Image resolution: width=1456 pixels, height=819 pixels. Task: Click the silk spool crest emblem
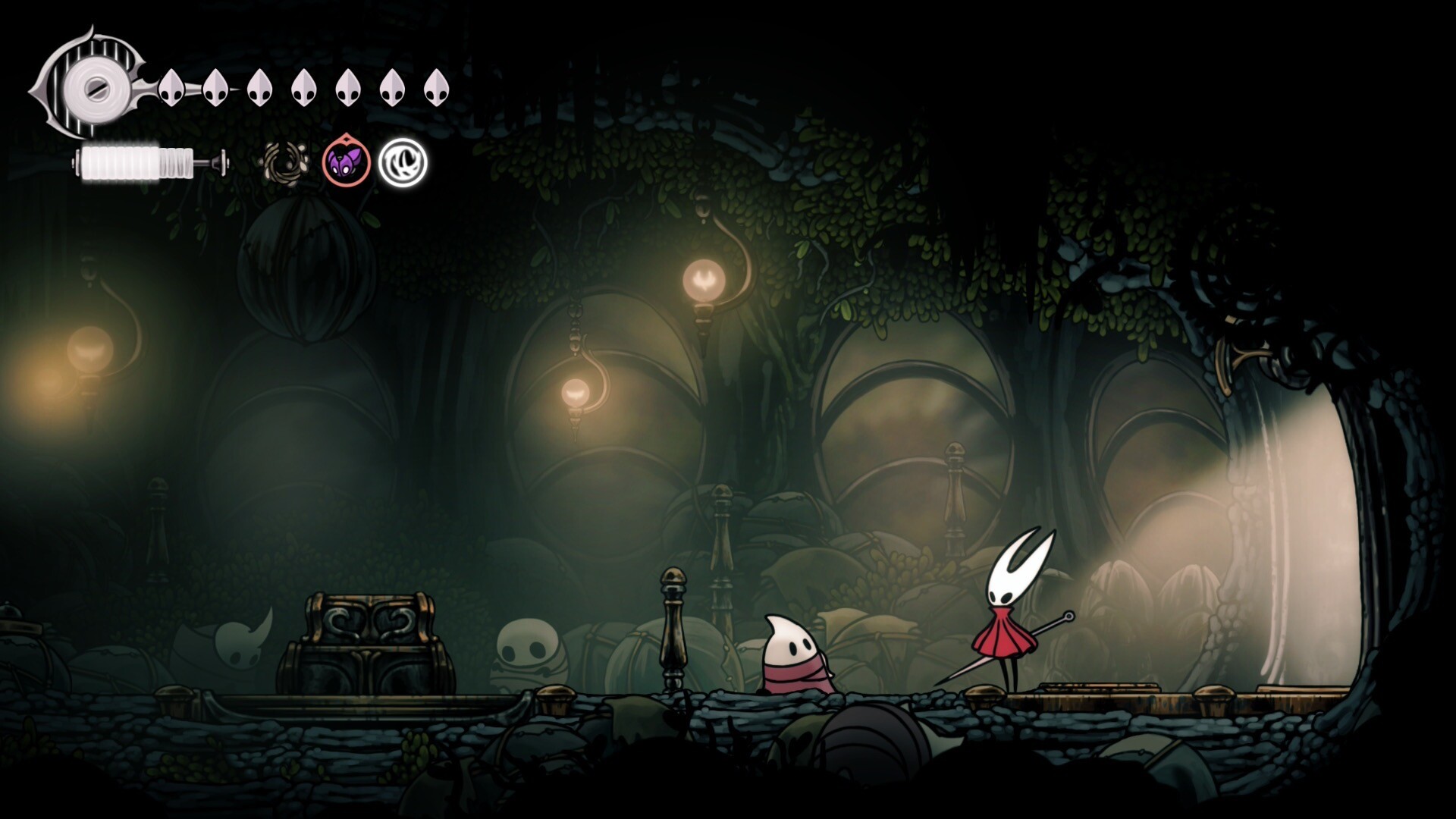(x=92, y=85)
